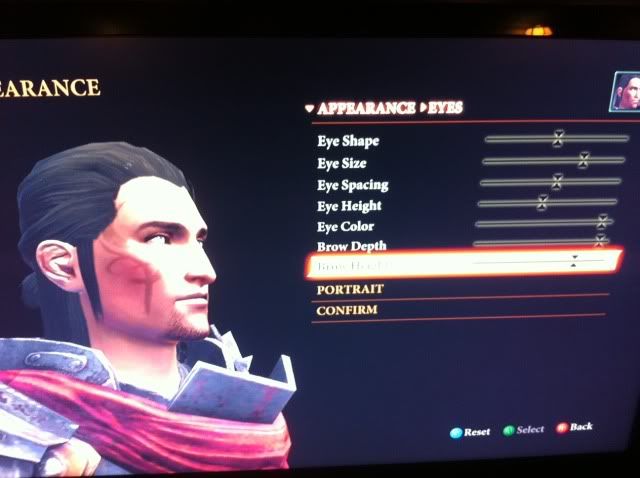Click CONFIRM to finish appearance

346,311
